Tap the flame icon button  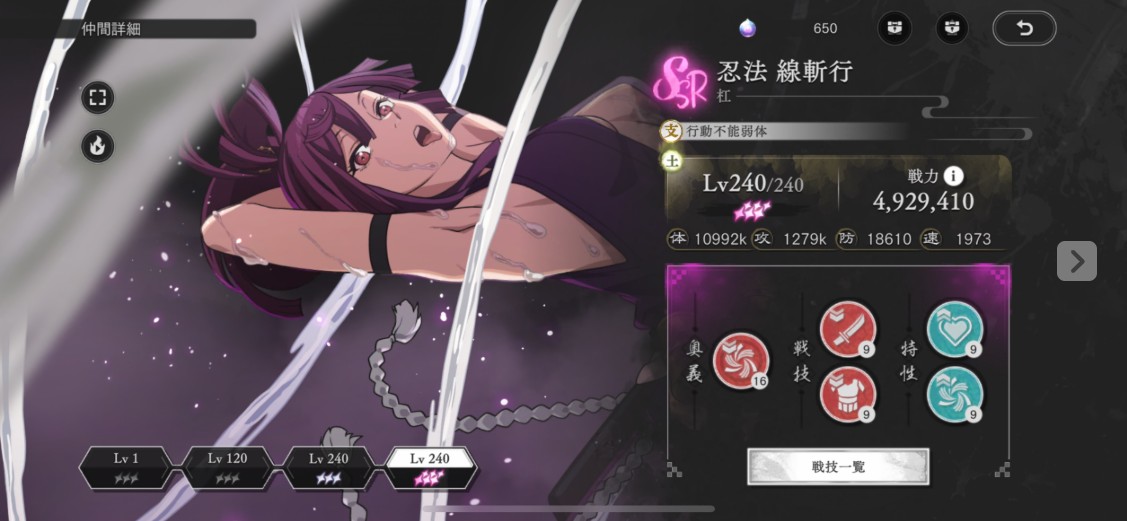point(98,146)
